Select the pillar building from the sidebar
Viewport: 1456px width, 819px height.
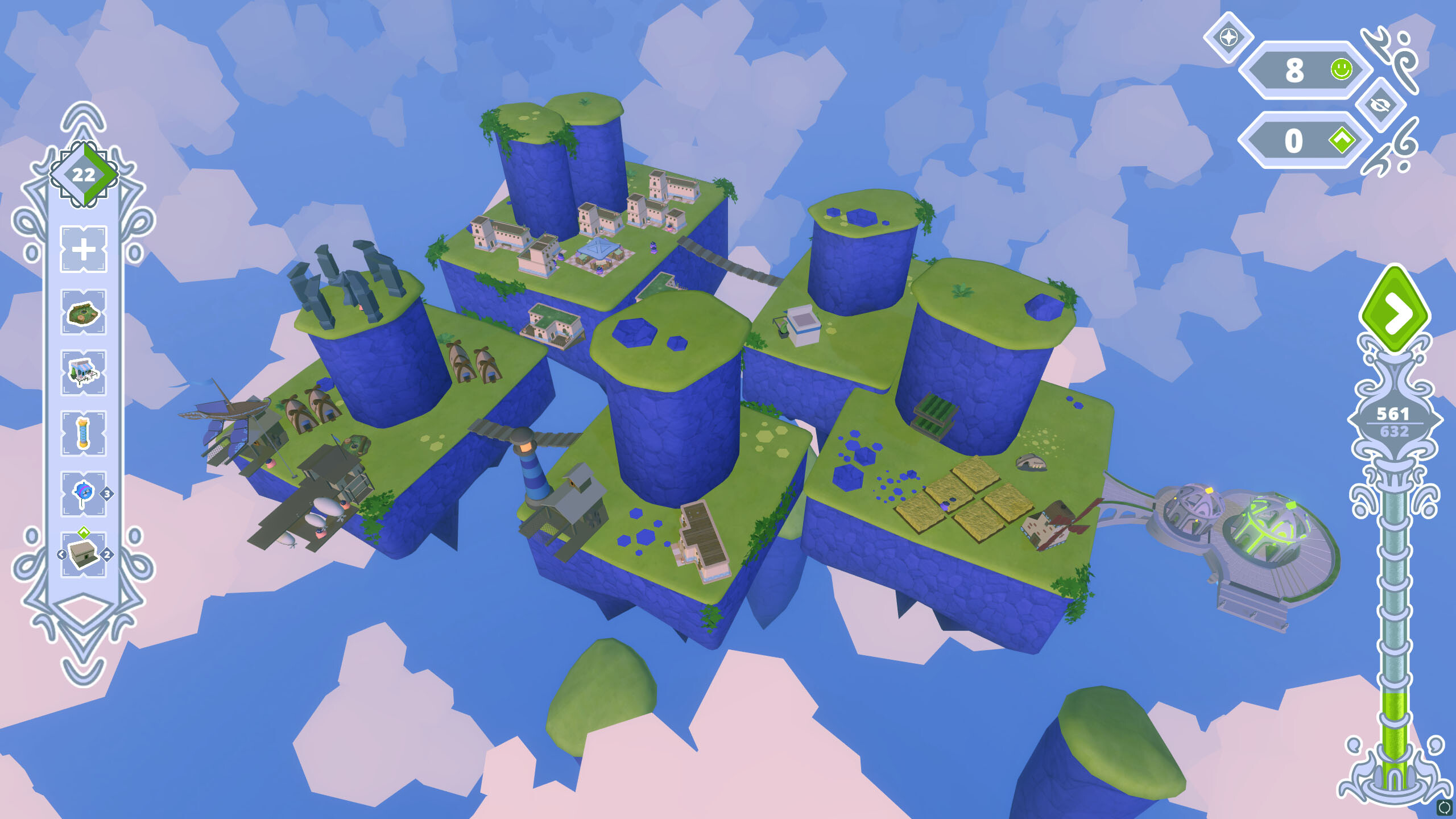pyautogui.click(x=82, y=428)
